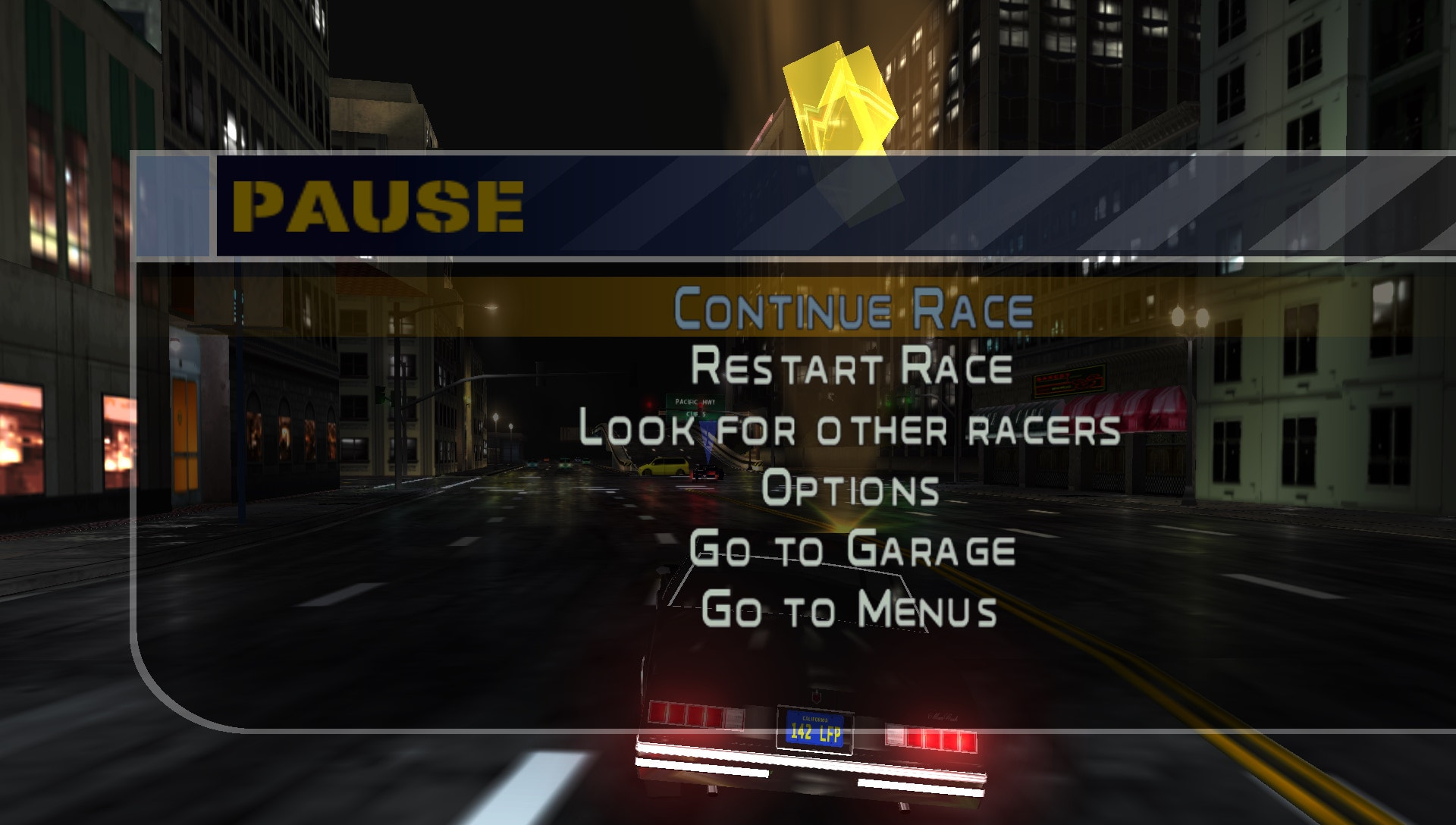1456x825 pixels.
Task: Click the red traffic light near the sign
Action: [649, 404]
